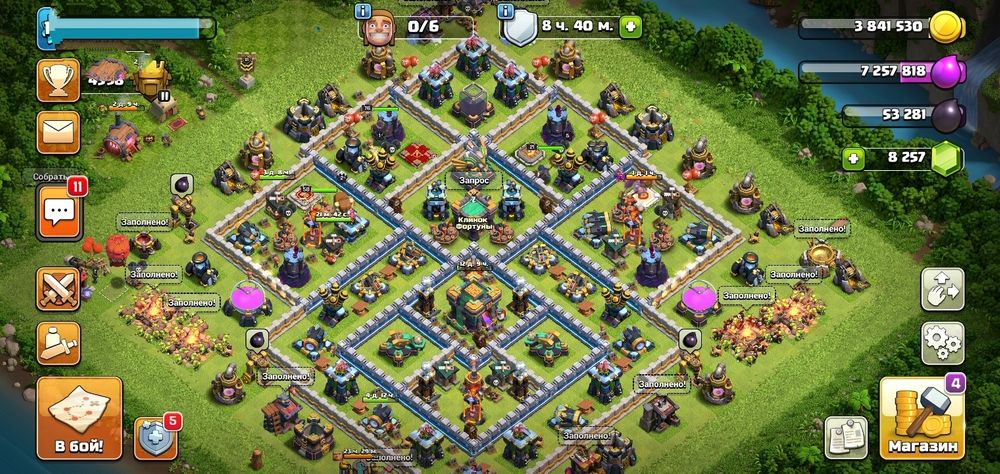View the trophy league rankings
Viewport: 1000px width, 474px height.
click(58, 80)
